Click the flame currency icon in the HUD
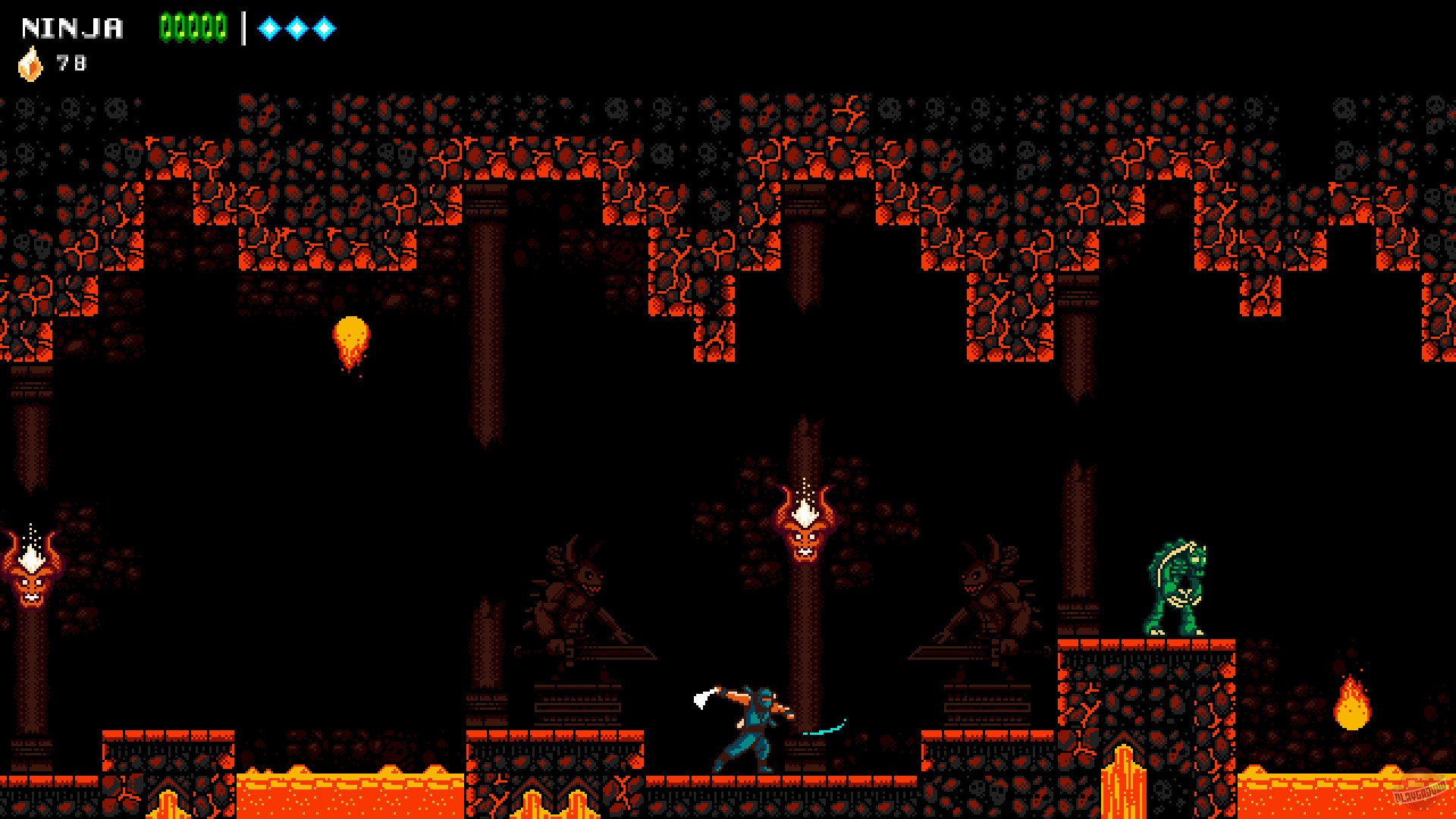Image resolution: width=1456 pixels, height=819 pixels. 30,62
